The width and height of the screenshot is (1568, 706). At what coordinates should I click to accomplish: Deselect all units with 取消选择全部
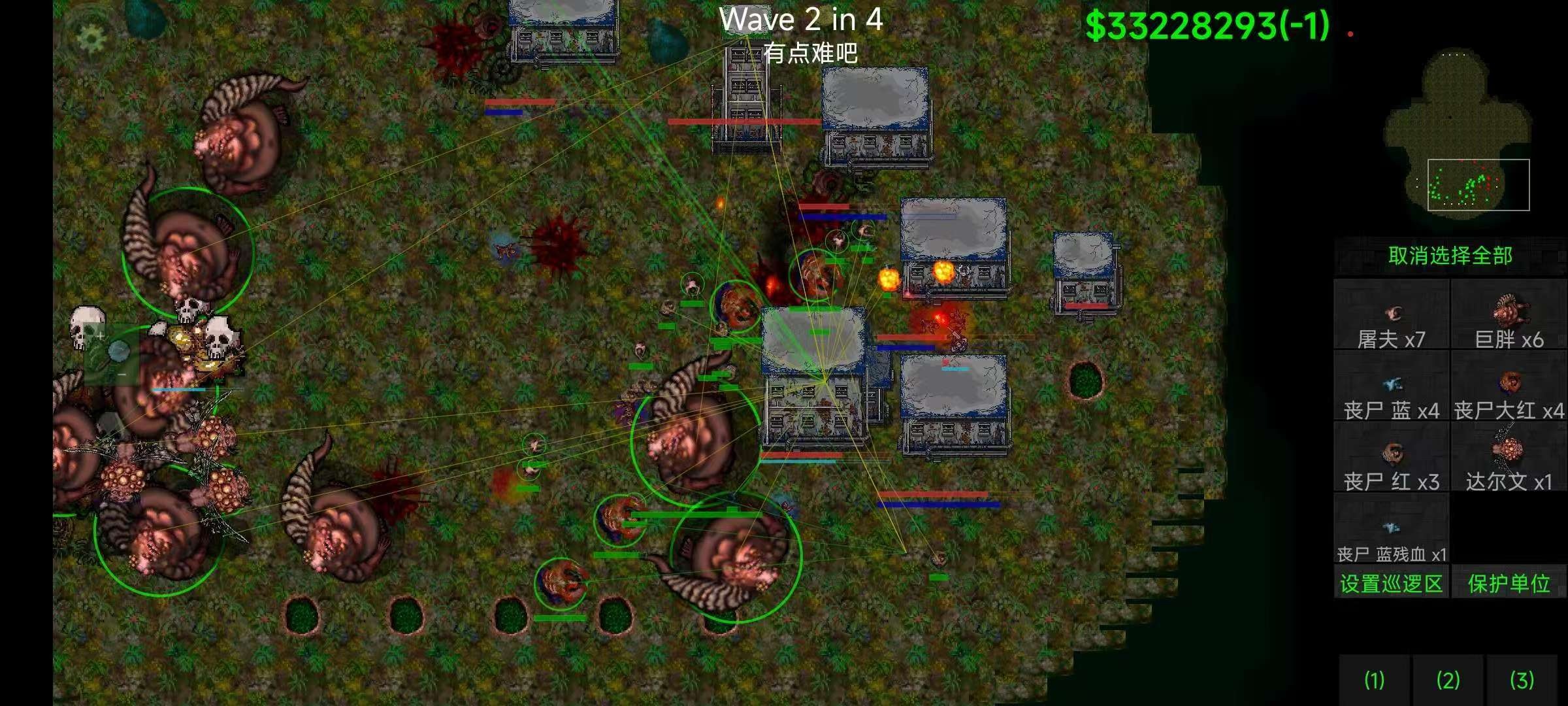pyautogui.click(x=1450, y=256)
